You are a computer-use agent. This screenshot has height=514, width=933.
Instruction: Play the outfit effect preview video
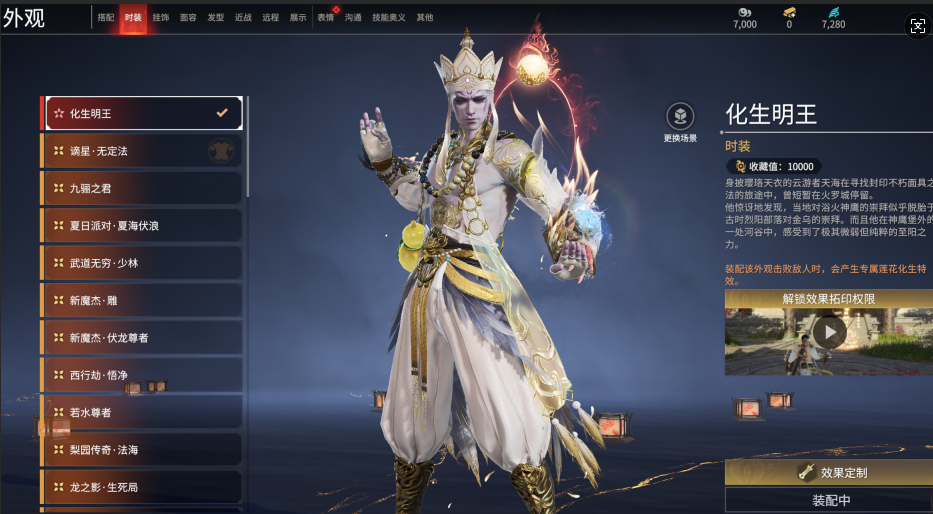(829, 333)
